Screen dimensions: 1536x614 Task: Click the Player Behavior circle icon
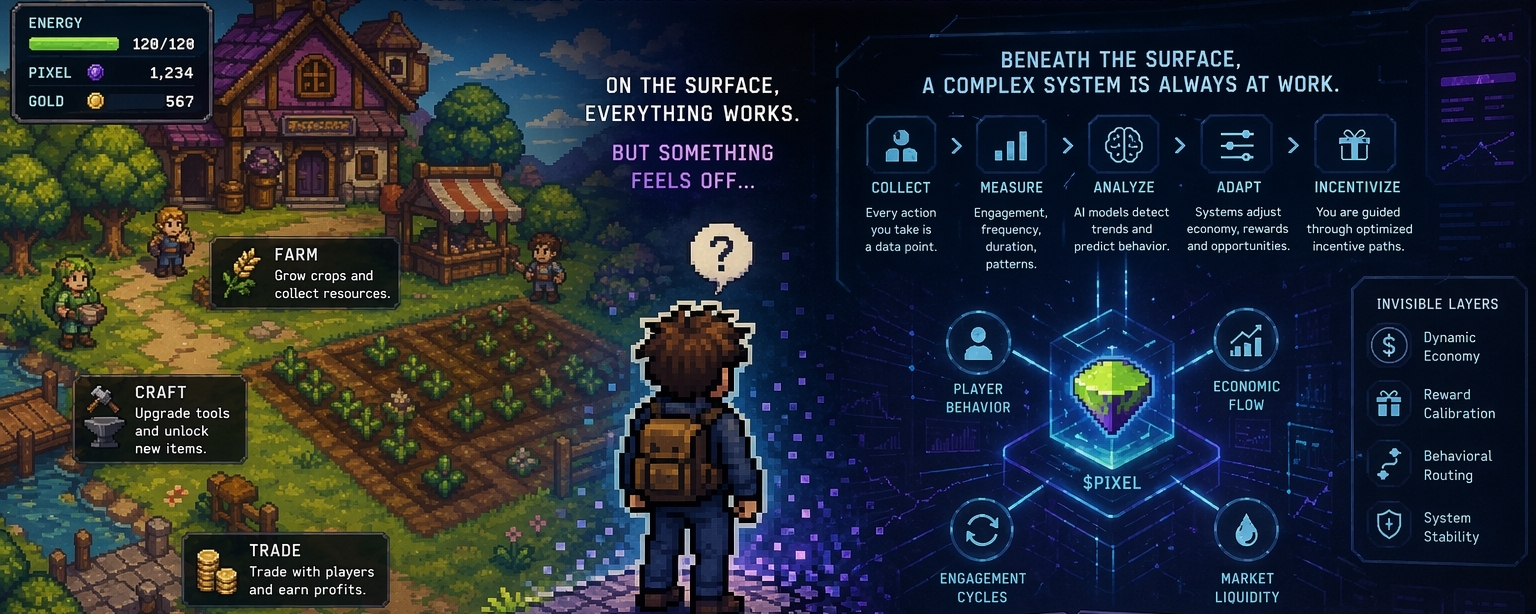[977, 343]
